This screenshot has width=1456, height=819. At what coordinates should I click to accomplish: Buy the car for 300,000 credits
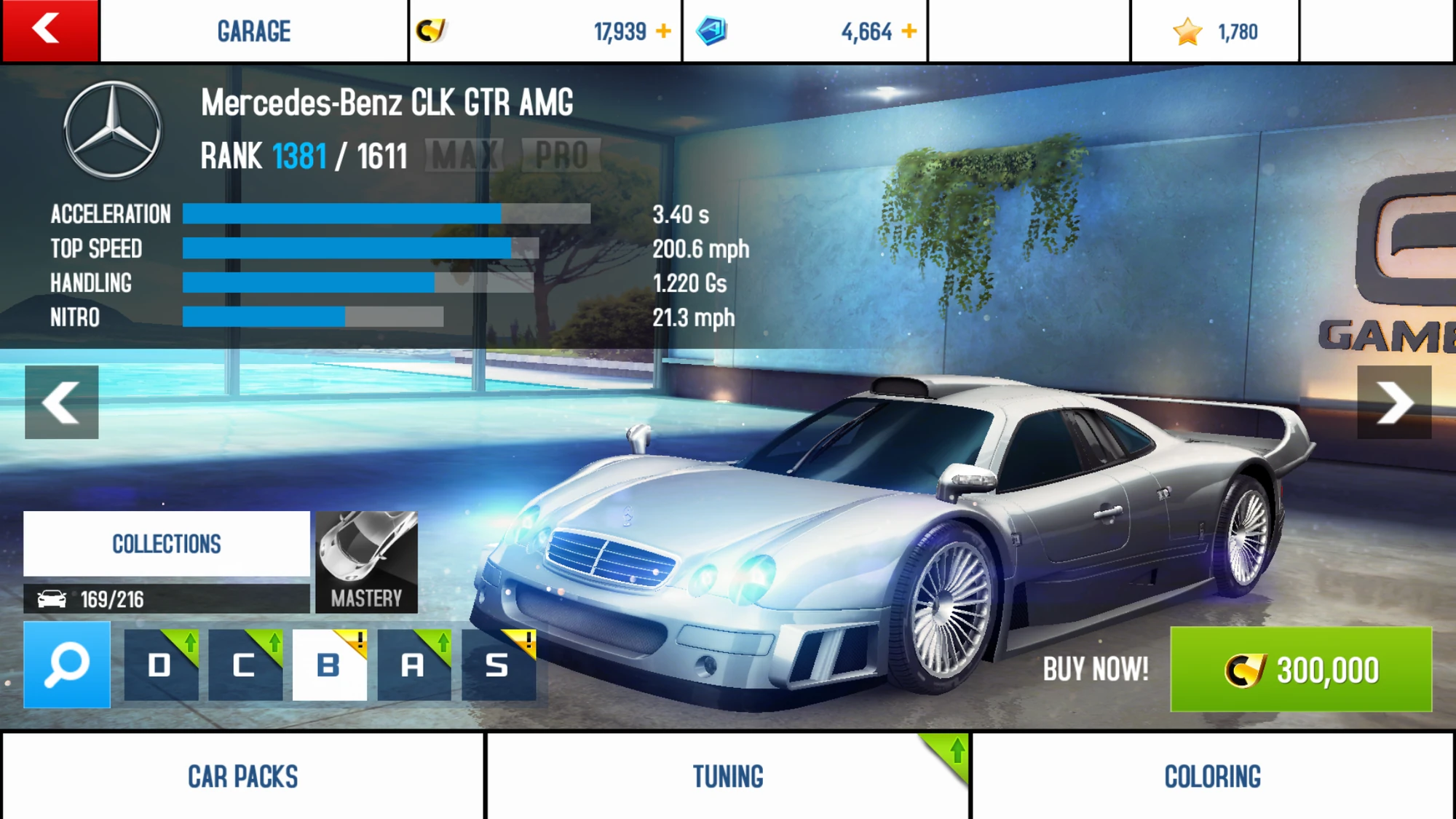[x=1302, y=668]
